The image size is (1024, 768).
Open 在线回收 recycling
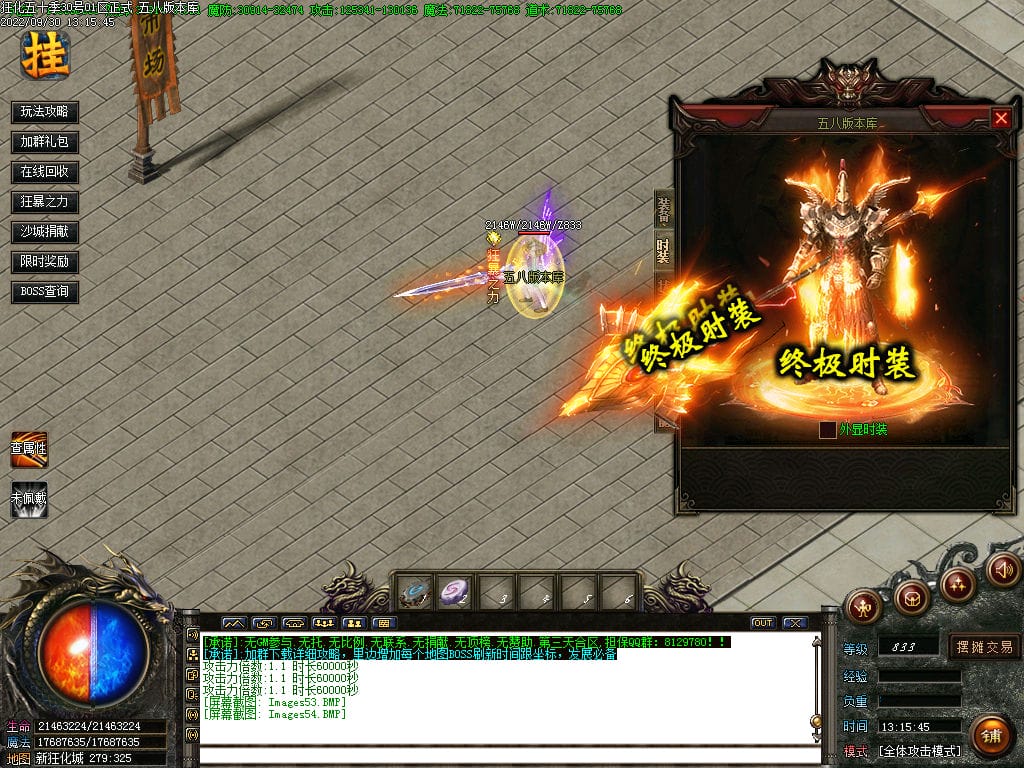[x=45, y=172]
